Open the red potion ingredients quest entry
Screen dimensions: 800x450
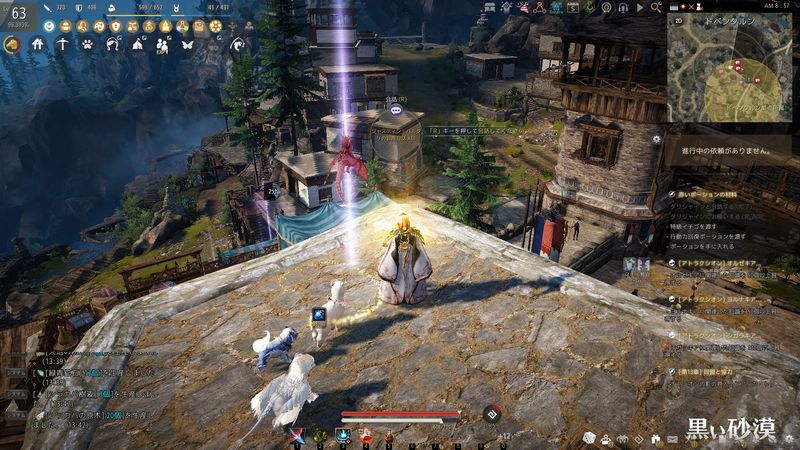pyautogui.click(x=711, y=194)
